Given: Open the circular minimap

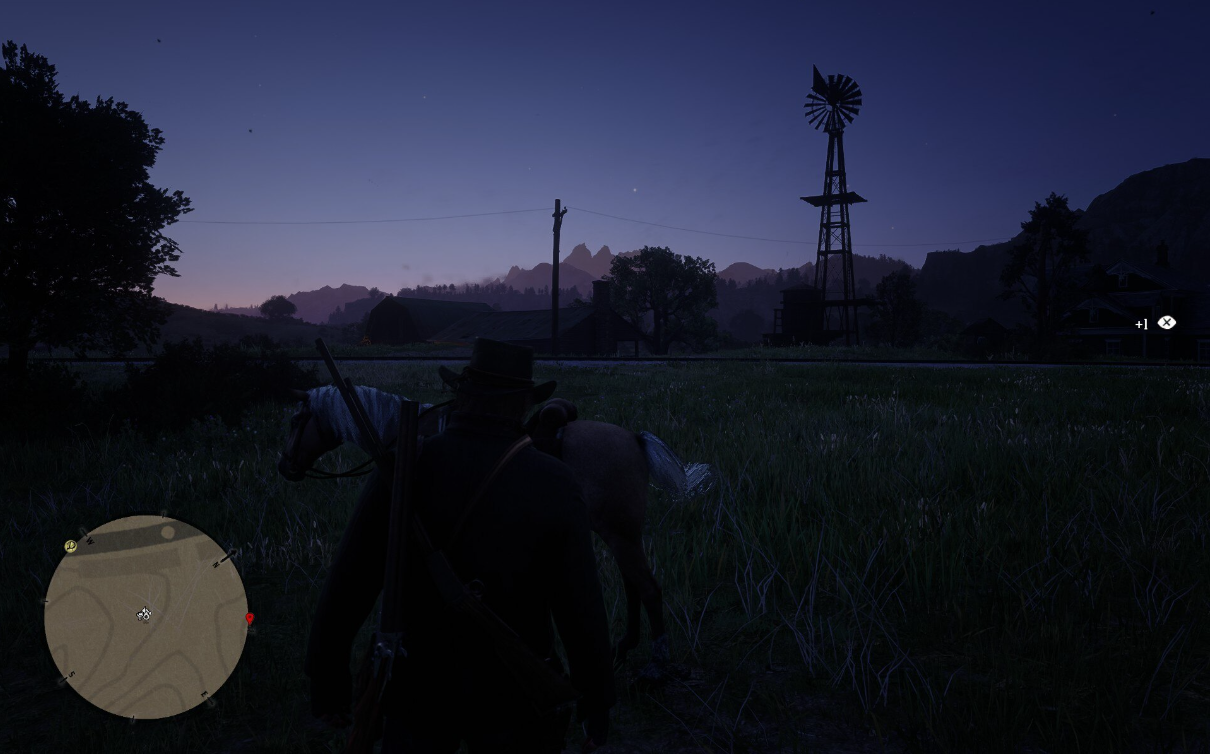Looking at the screenshot, I should [146, 617].
